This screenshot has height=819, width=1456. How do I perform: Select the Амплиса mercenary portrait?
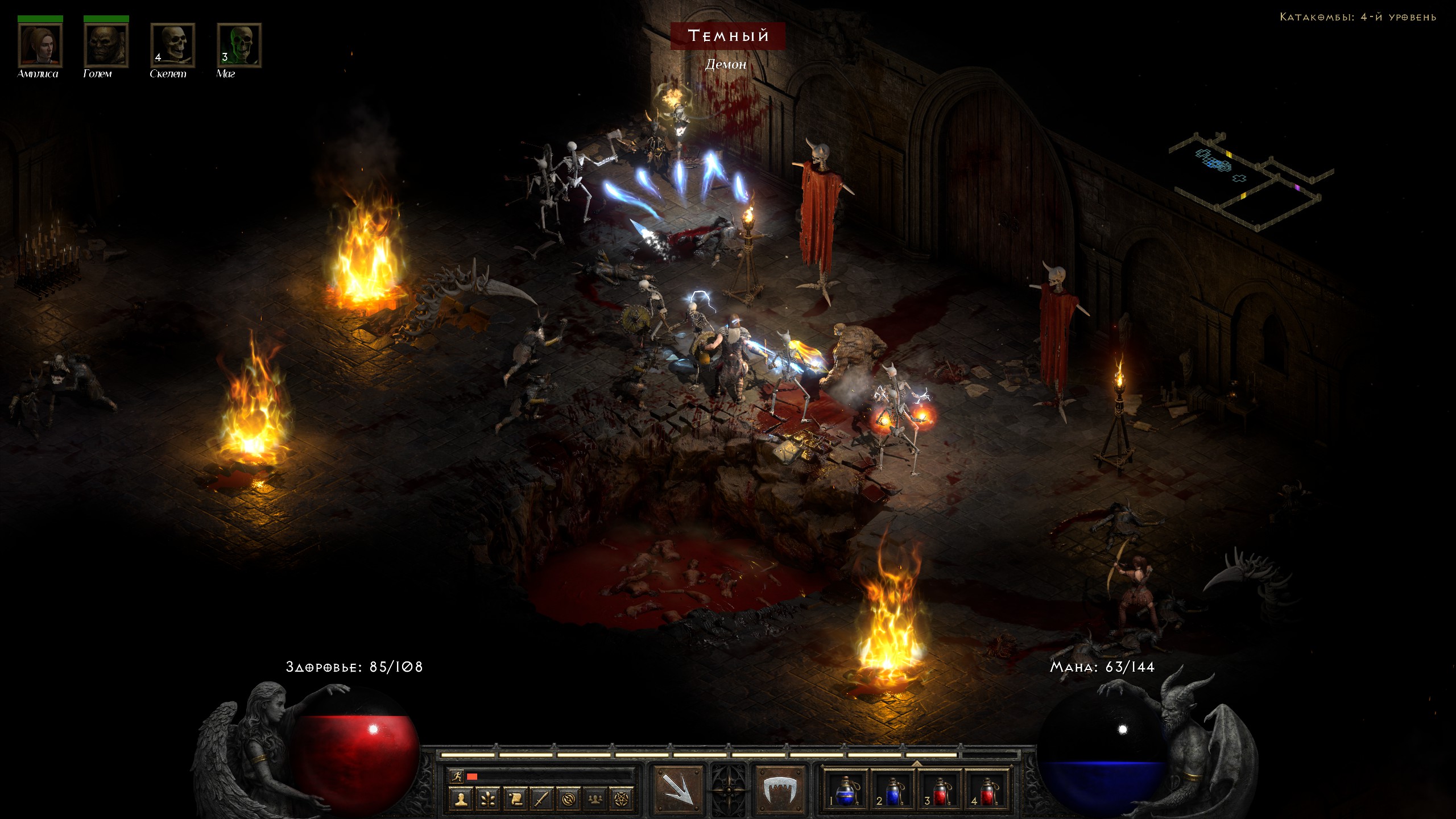click(40, 45)
